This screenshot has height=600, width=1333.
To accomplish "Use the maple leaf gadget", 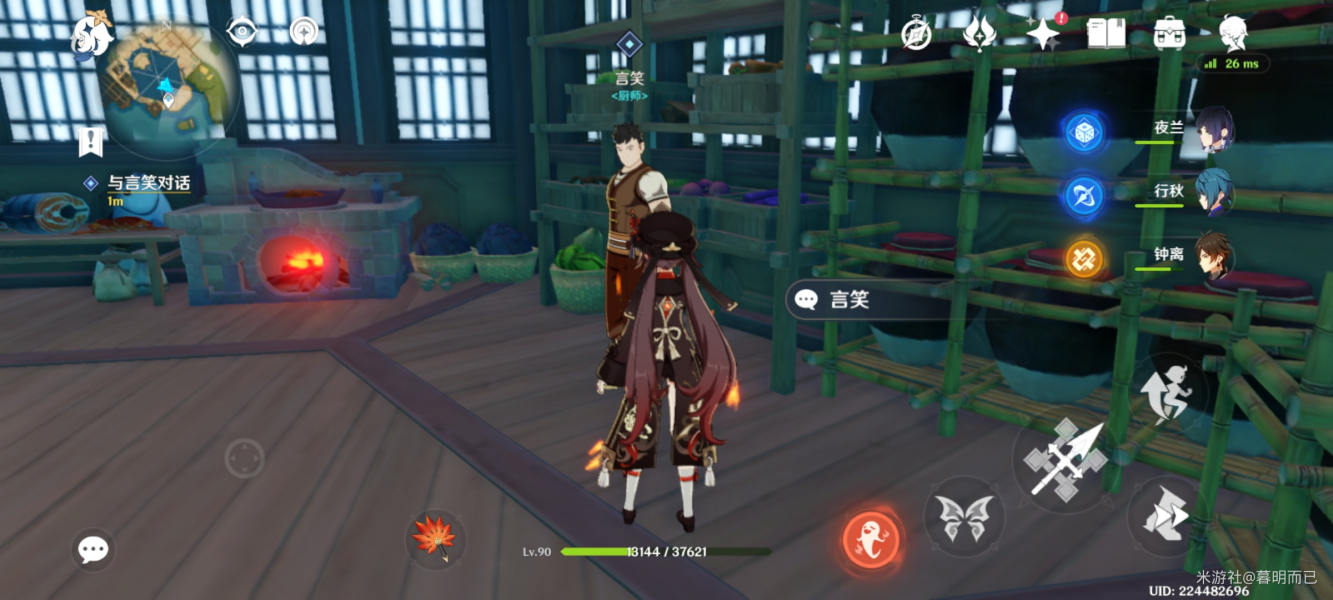I will point(435,538).
